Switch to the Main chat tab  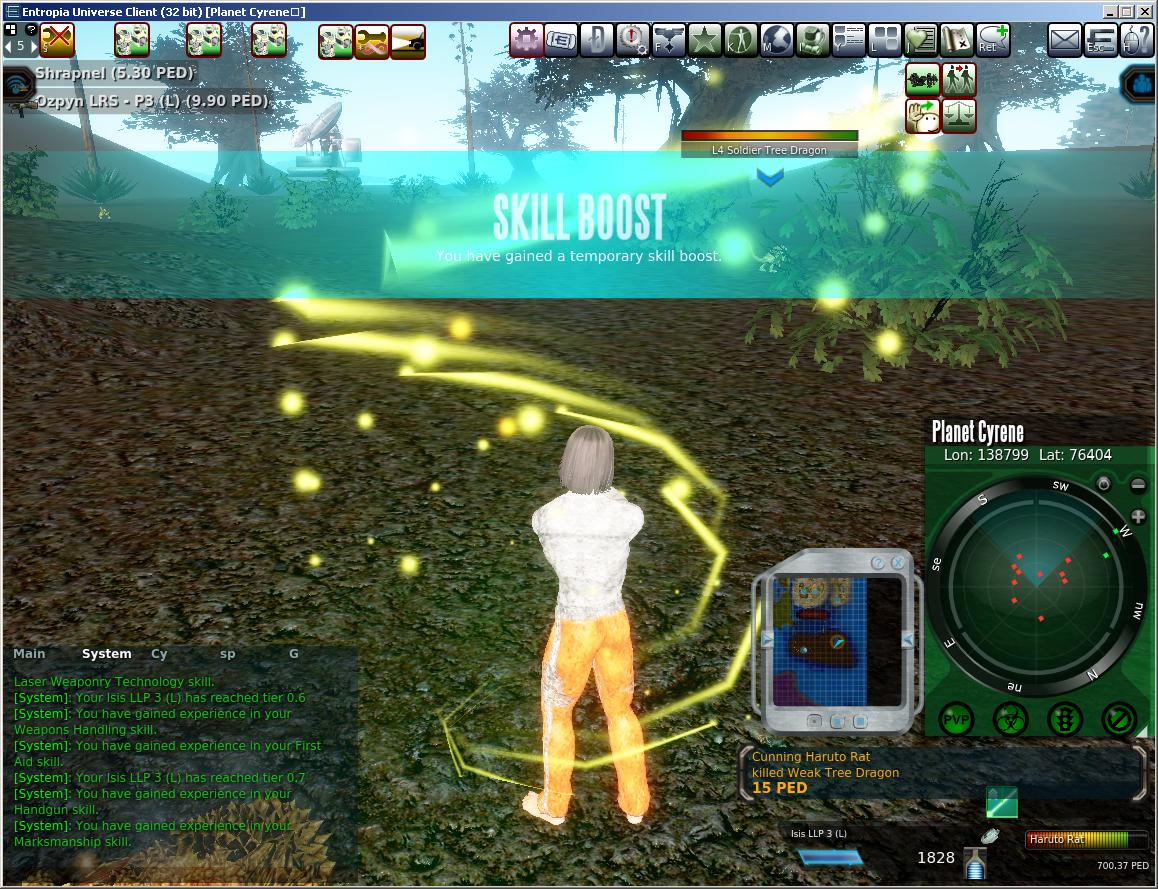click(x=29, y=654)
